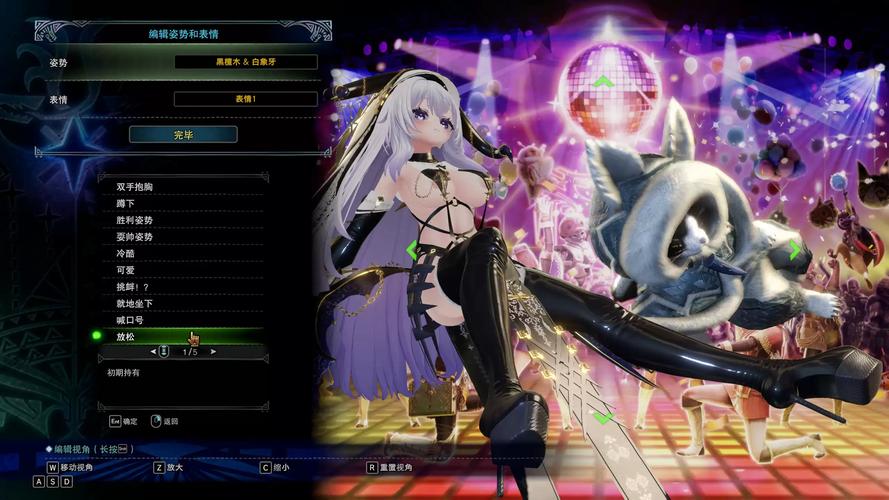The image size is (889, 500).
Task: Select the 双手抱胸 pose
Action: pyautogui.click(x=135, y=187)
